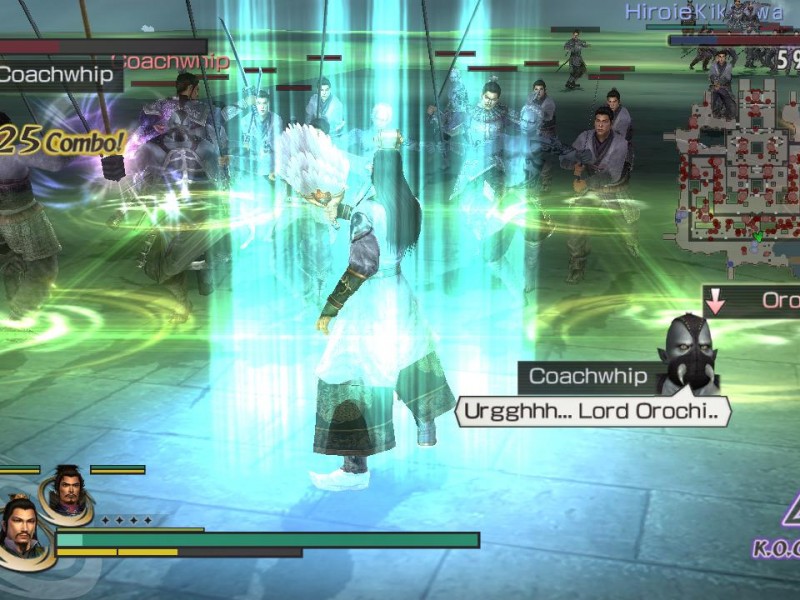Click Coachwhip's masked speaker portrait
This screenshot has width=800, height=600.
coord(688,354)
